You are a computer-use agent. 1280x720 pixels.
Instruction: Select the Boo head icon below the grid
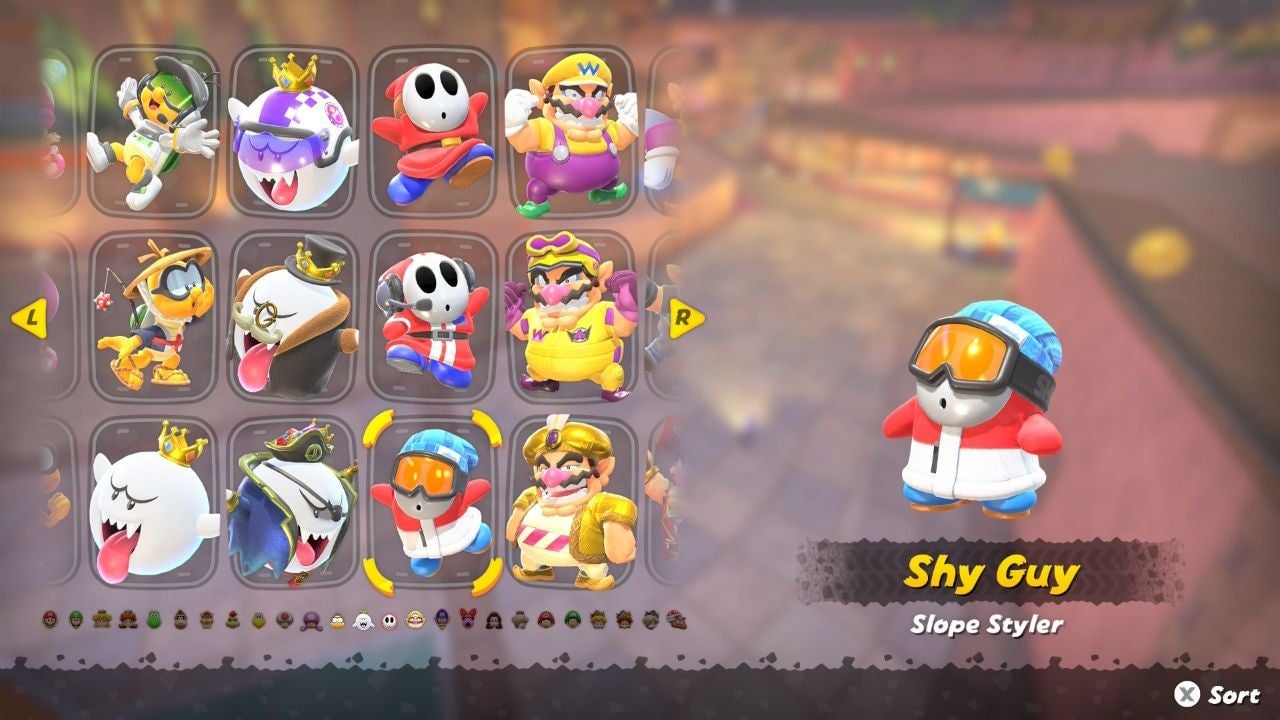[x=365, y=616]
